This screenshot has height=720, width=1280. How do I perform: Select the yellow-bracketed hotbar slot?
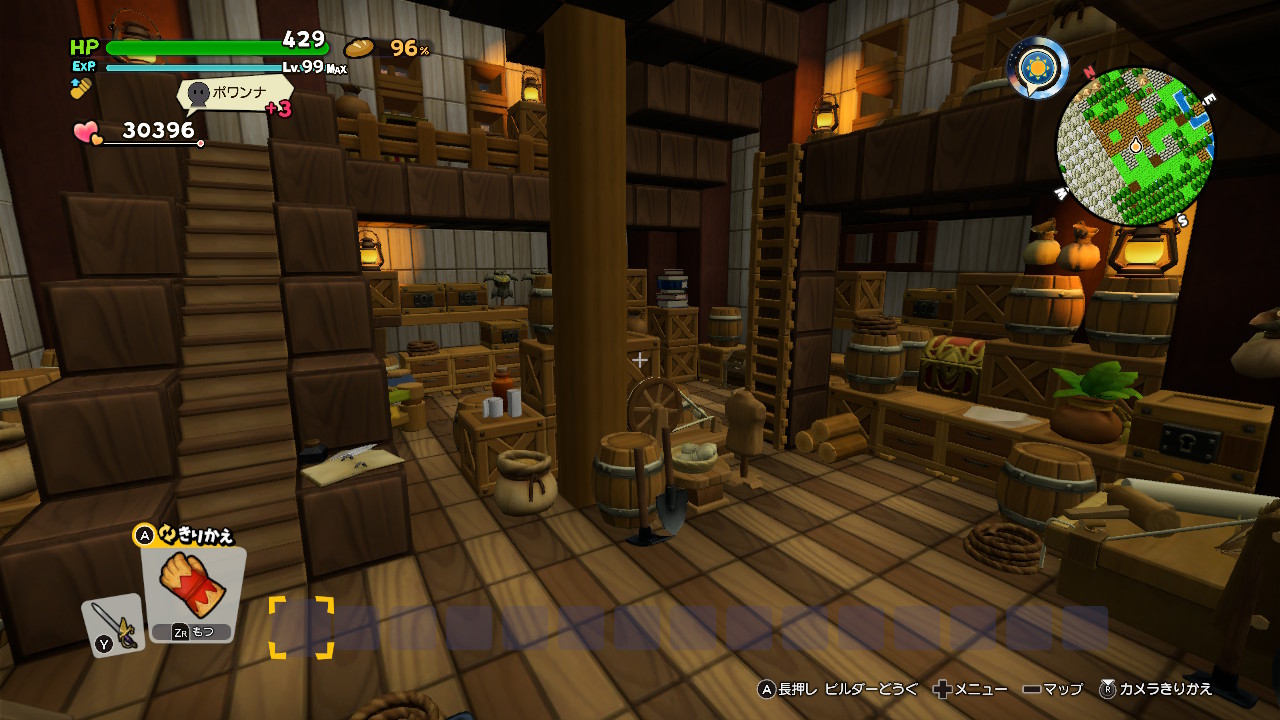click(301, 628)
